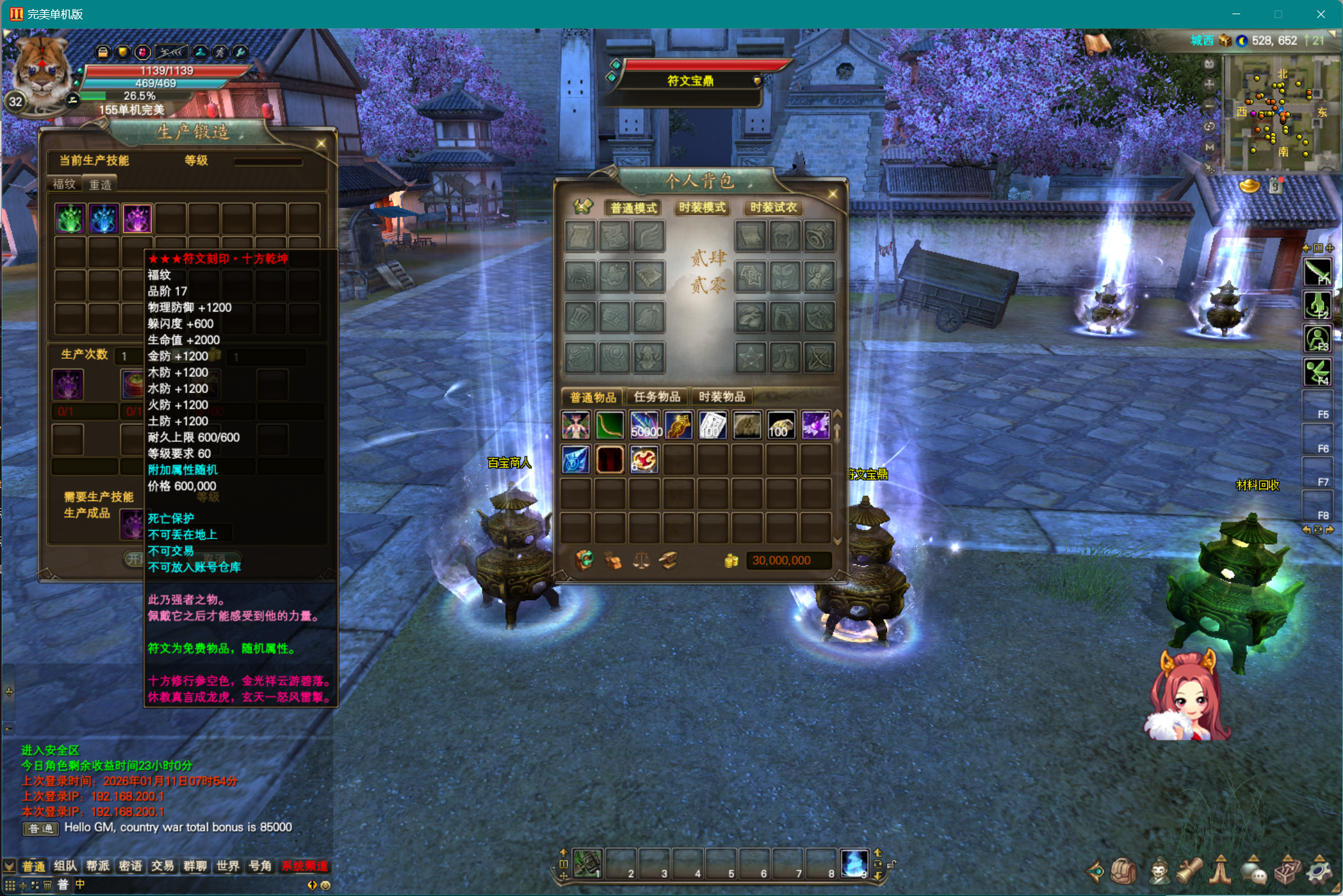Switch to 时装模式 equipment view
This screenshot has height=896, width=1343.
(702, 208)
